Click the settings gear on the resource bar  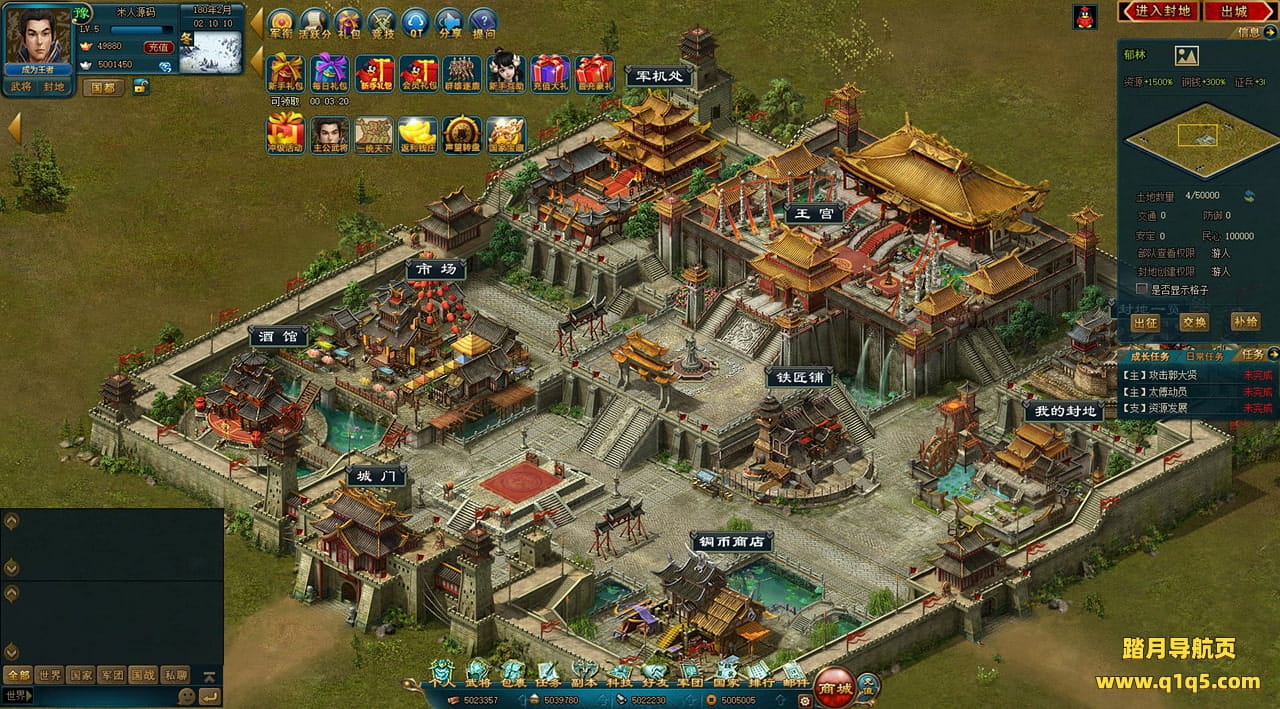tap(802, 700)
